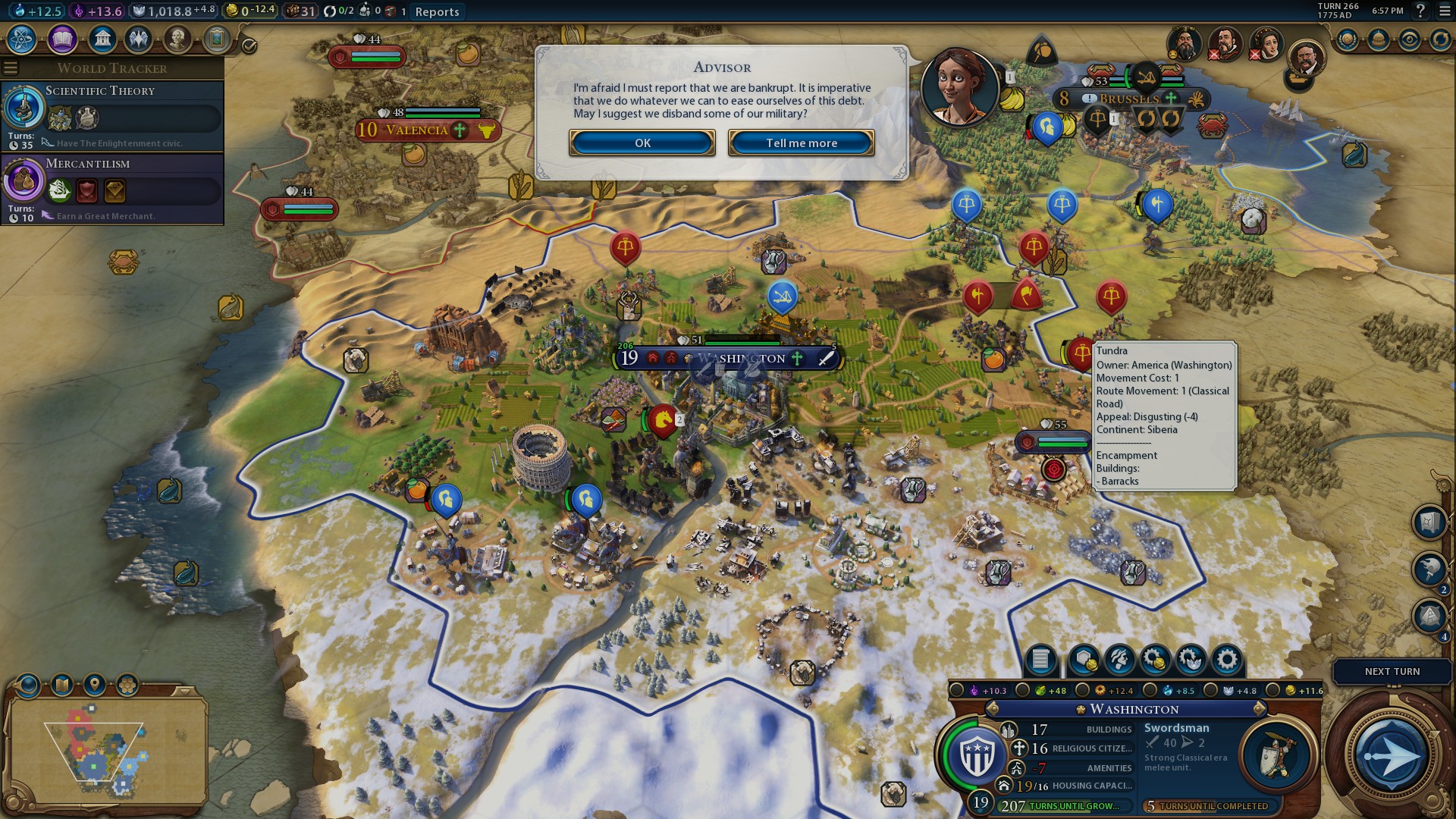
Task: Open the game menu via top-right hamburger
Action: pos(1444,12)
